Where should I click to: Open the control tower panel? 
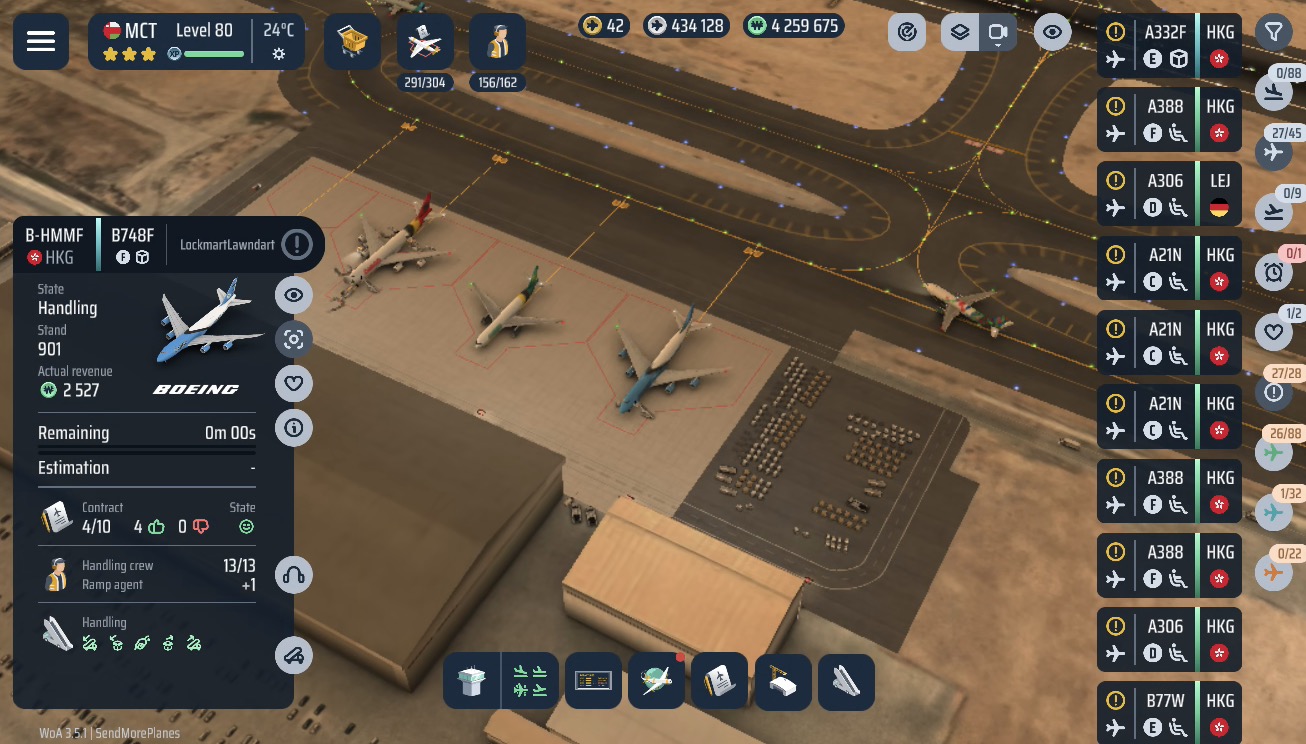[470, 682]
